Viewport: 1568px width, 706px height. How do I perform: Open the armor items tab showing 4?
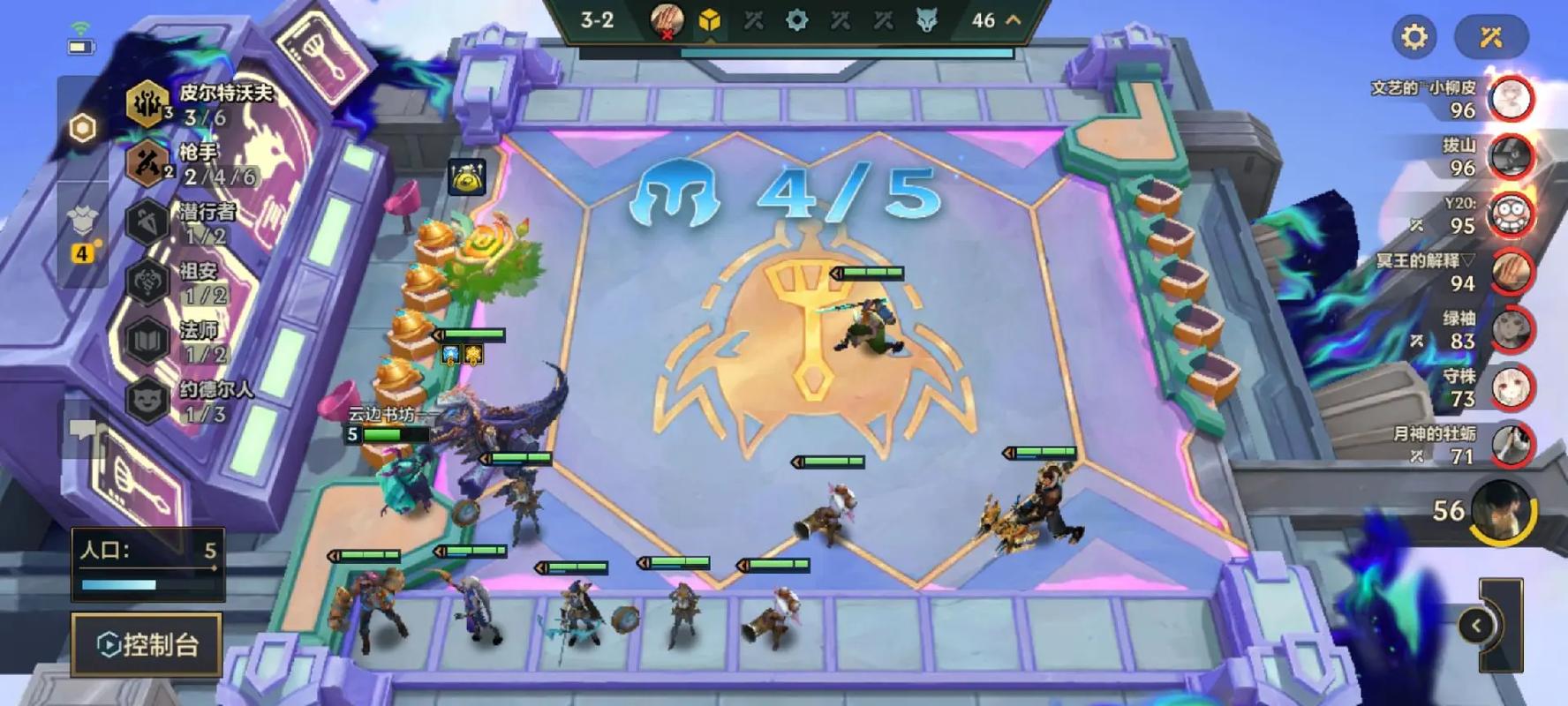click(x=82, y=231)
